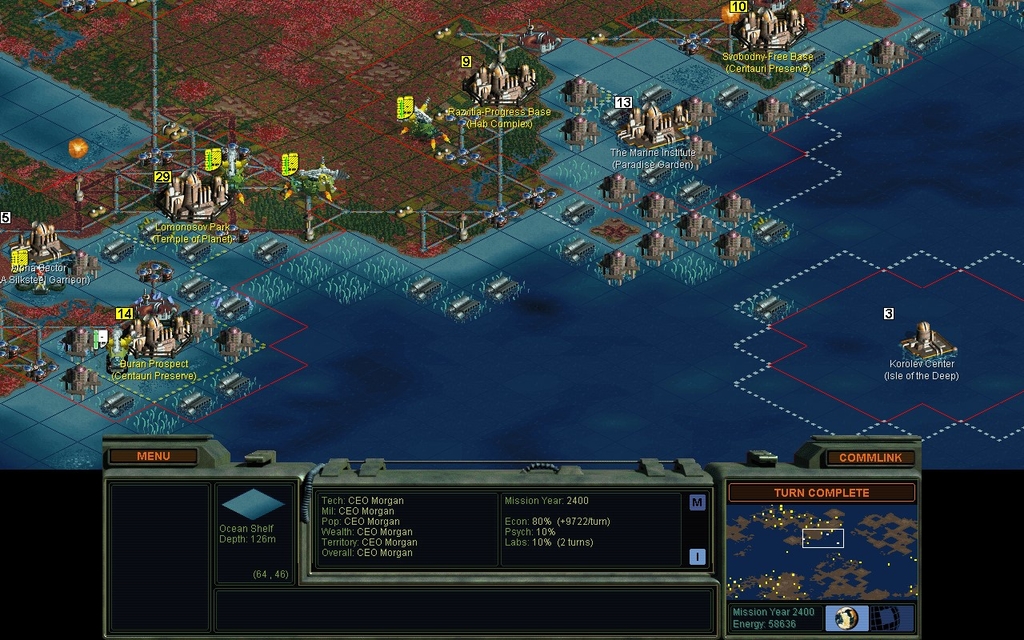Click on the world minimap
Viewport: 1024px width, 640px height.
[821, 551]
